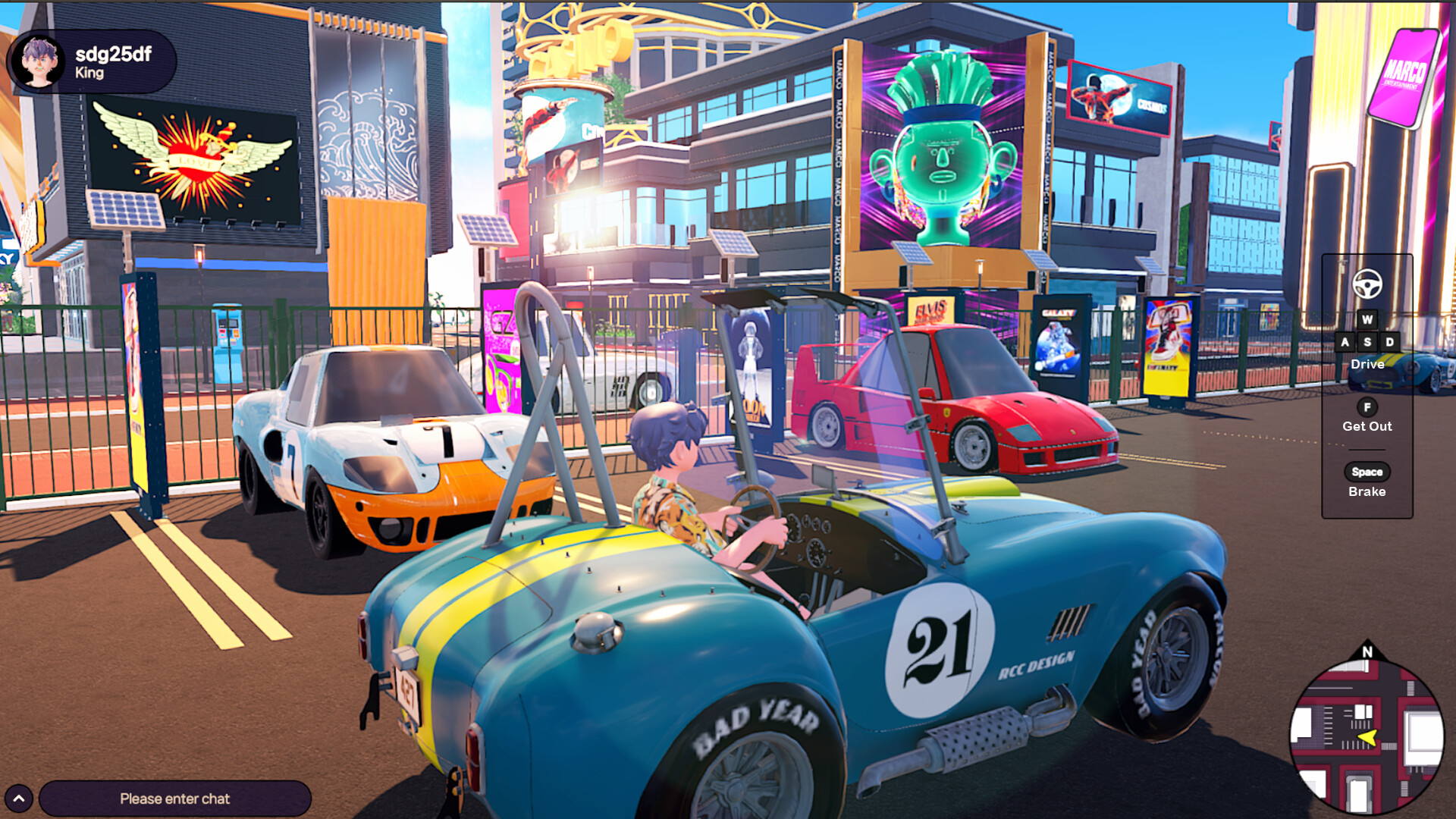This screenshot has width=1456, height=819.
Task: Click the A key icon for steering left
Action: (x=1345, y=342)
